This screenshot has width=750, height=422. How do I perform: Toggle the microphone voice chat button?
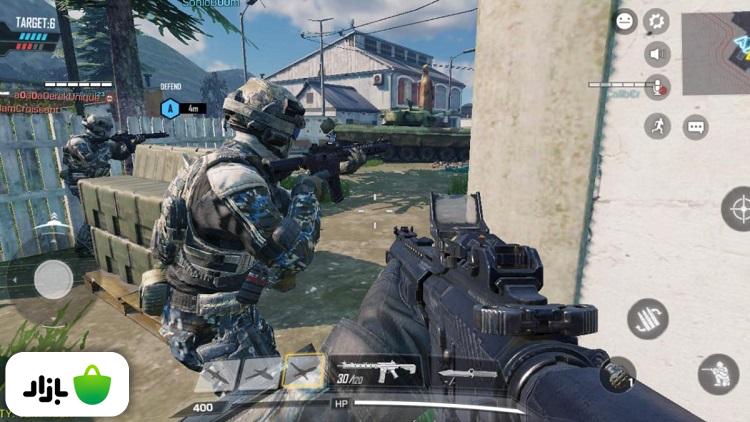point(657,89)
